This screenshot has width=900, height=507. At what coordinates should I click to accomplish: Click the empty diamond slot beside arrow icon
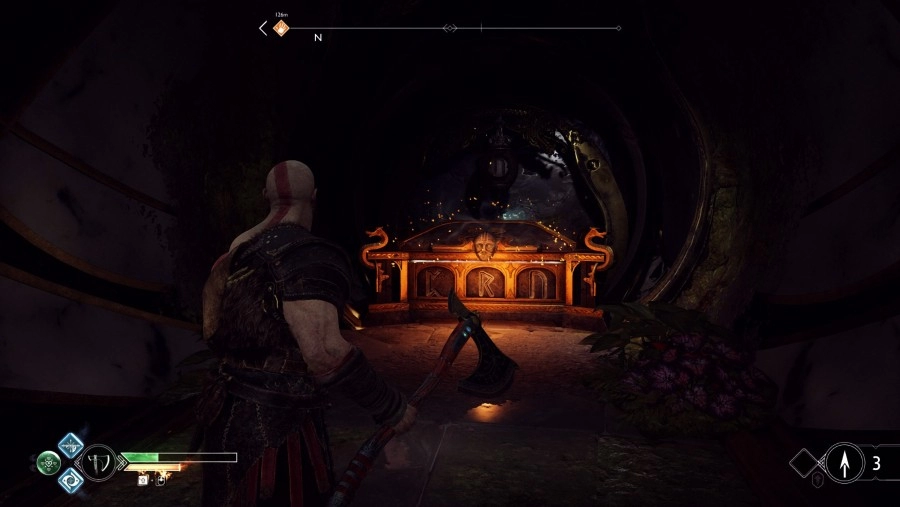pyautogui.click(x=808, y=463)
